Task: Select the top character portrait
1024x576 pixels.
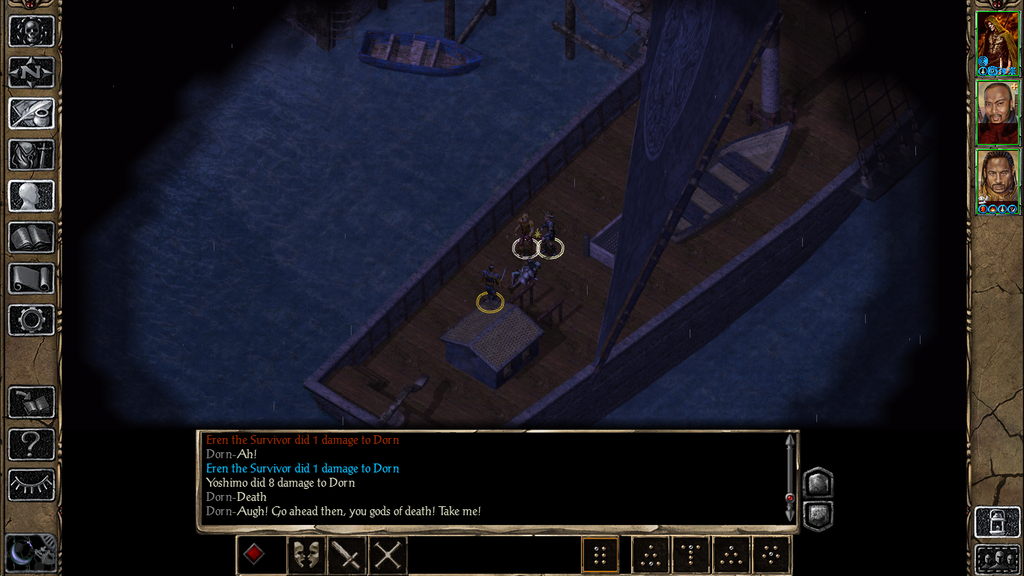Action: point(997,40)
